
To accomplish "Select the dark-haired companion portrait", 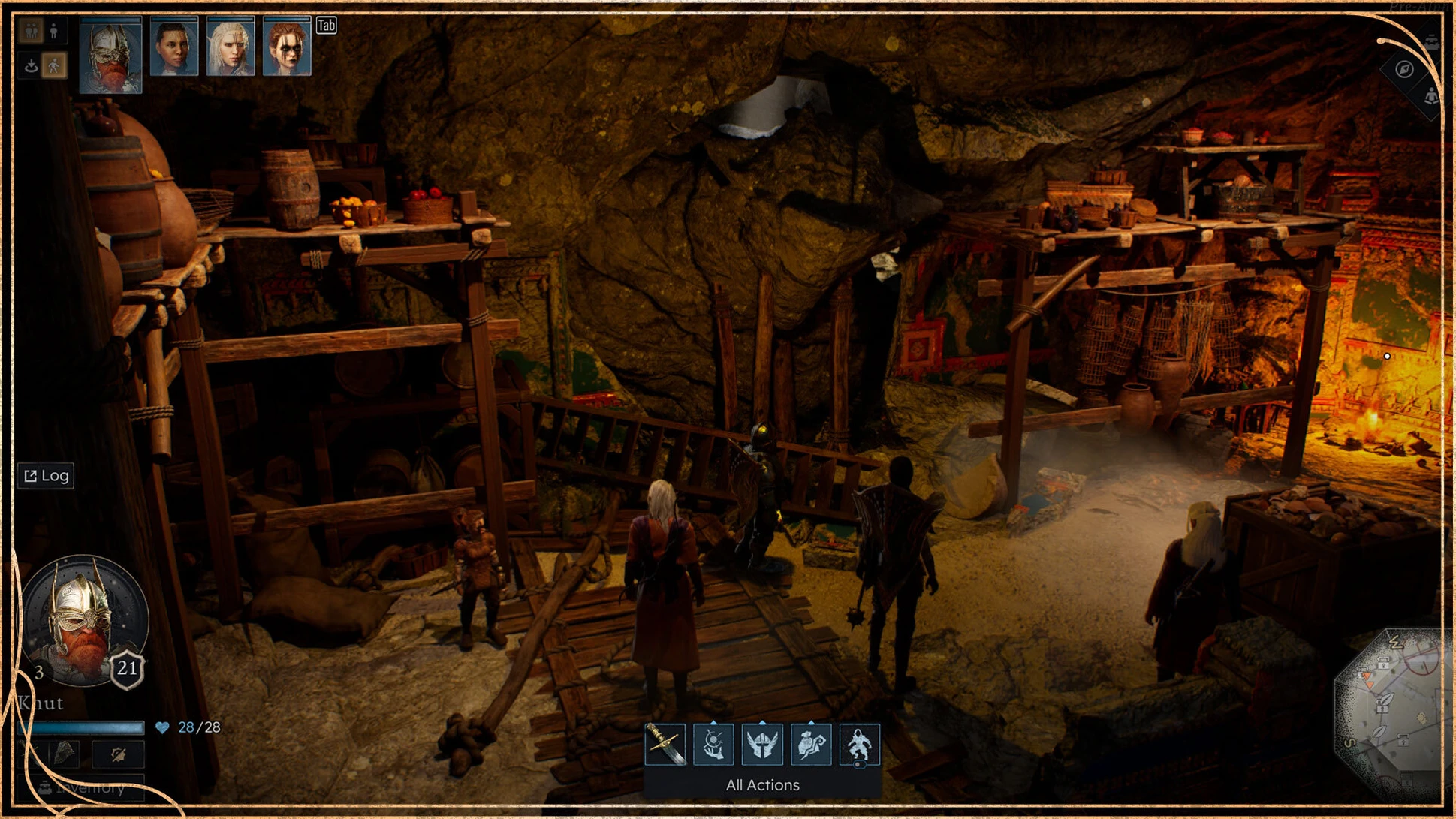I will coord(173,47).
